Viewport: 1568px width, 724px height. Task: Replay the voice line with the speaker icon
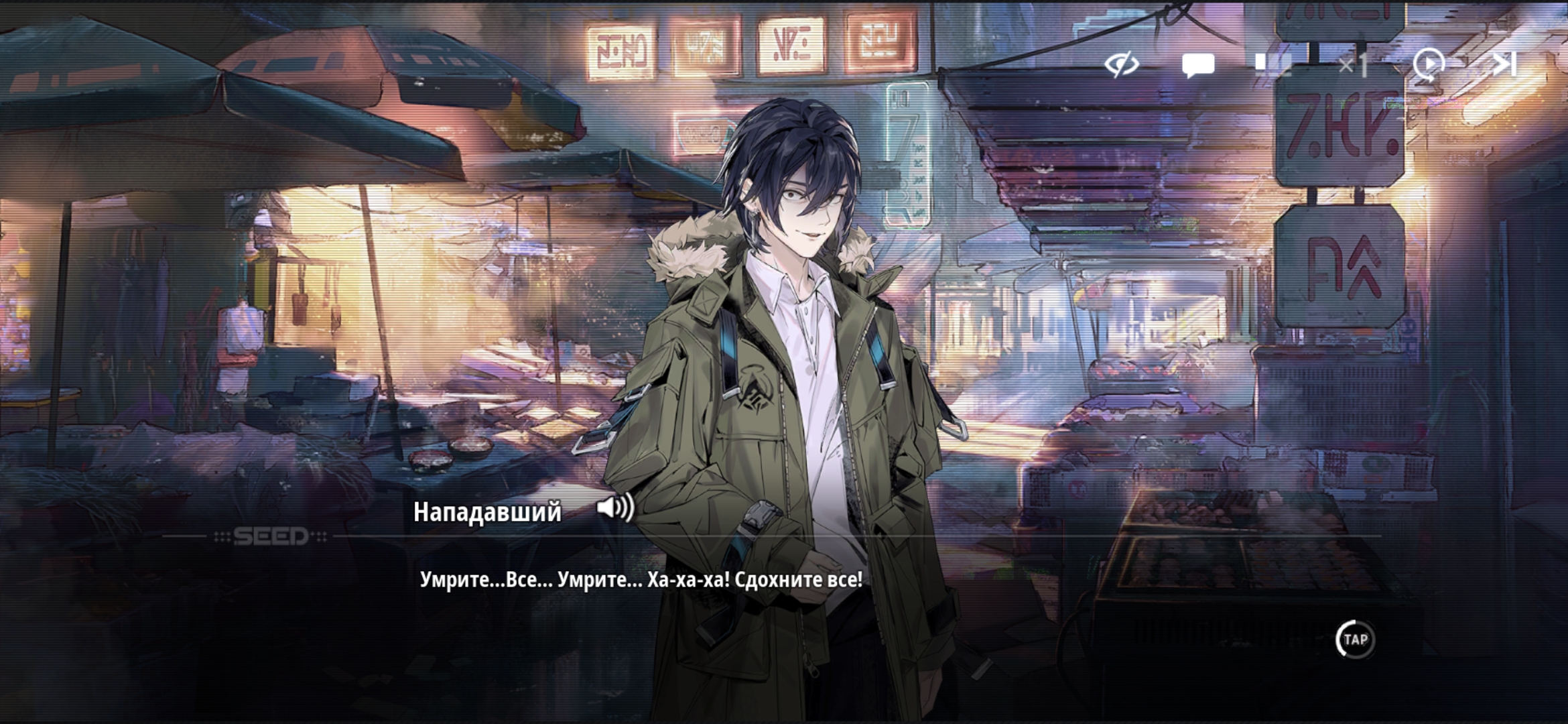[615, 507]
